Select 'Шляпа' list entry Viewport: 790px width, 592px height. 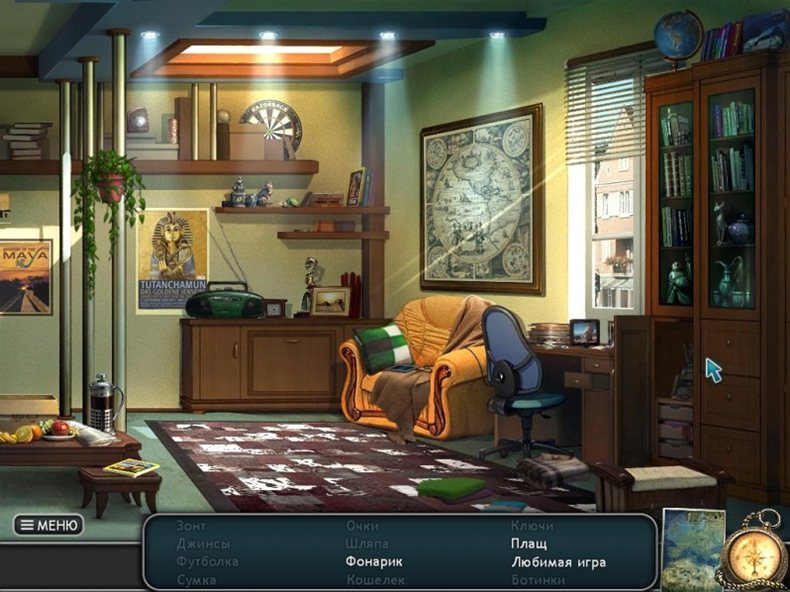coord(368,544)
